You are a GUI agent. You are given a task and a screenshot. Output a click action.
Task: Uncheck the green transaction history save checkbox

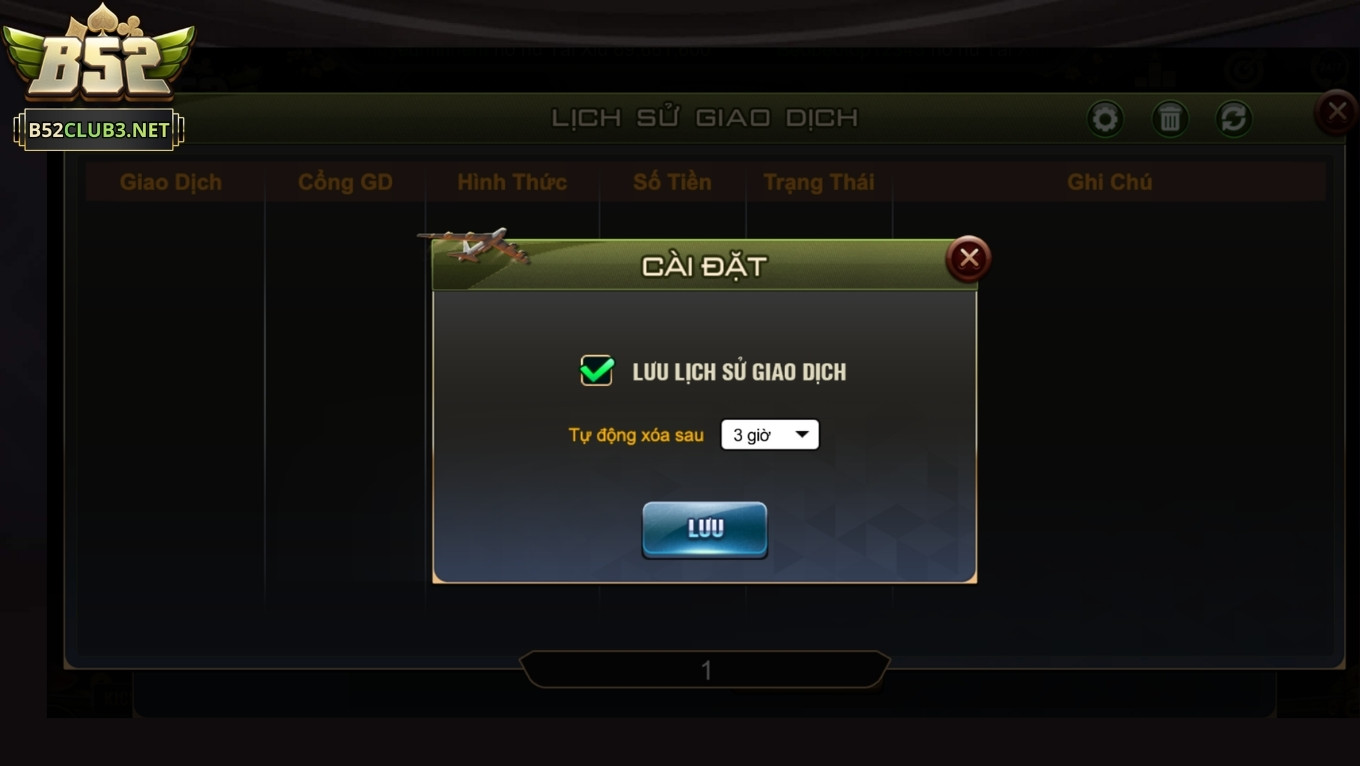[x=597, y=370]
